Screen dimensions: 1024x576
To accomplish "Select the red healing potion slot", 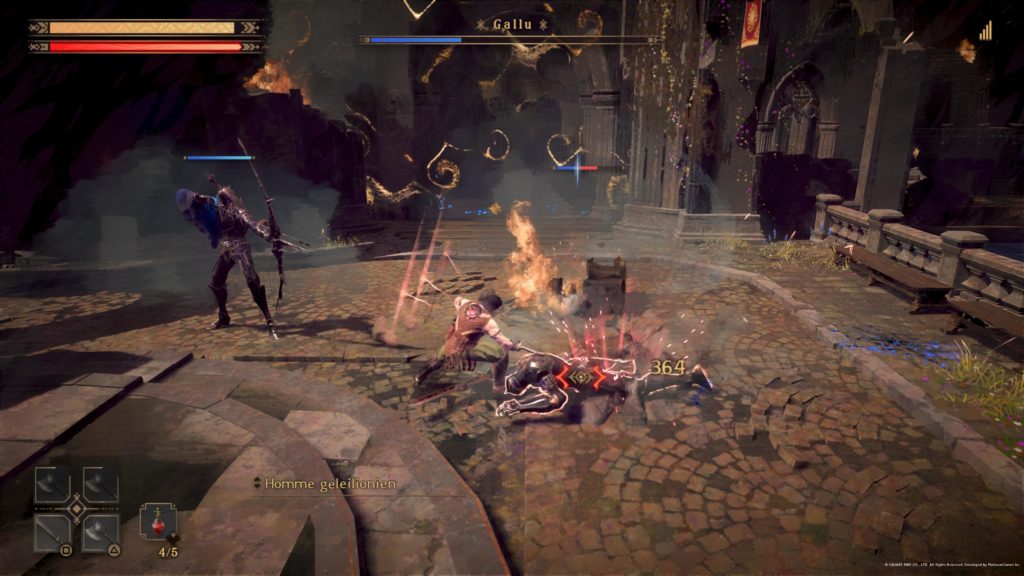I will tap(158, 522).
